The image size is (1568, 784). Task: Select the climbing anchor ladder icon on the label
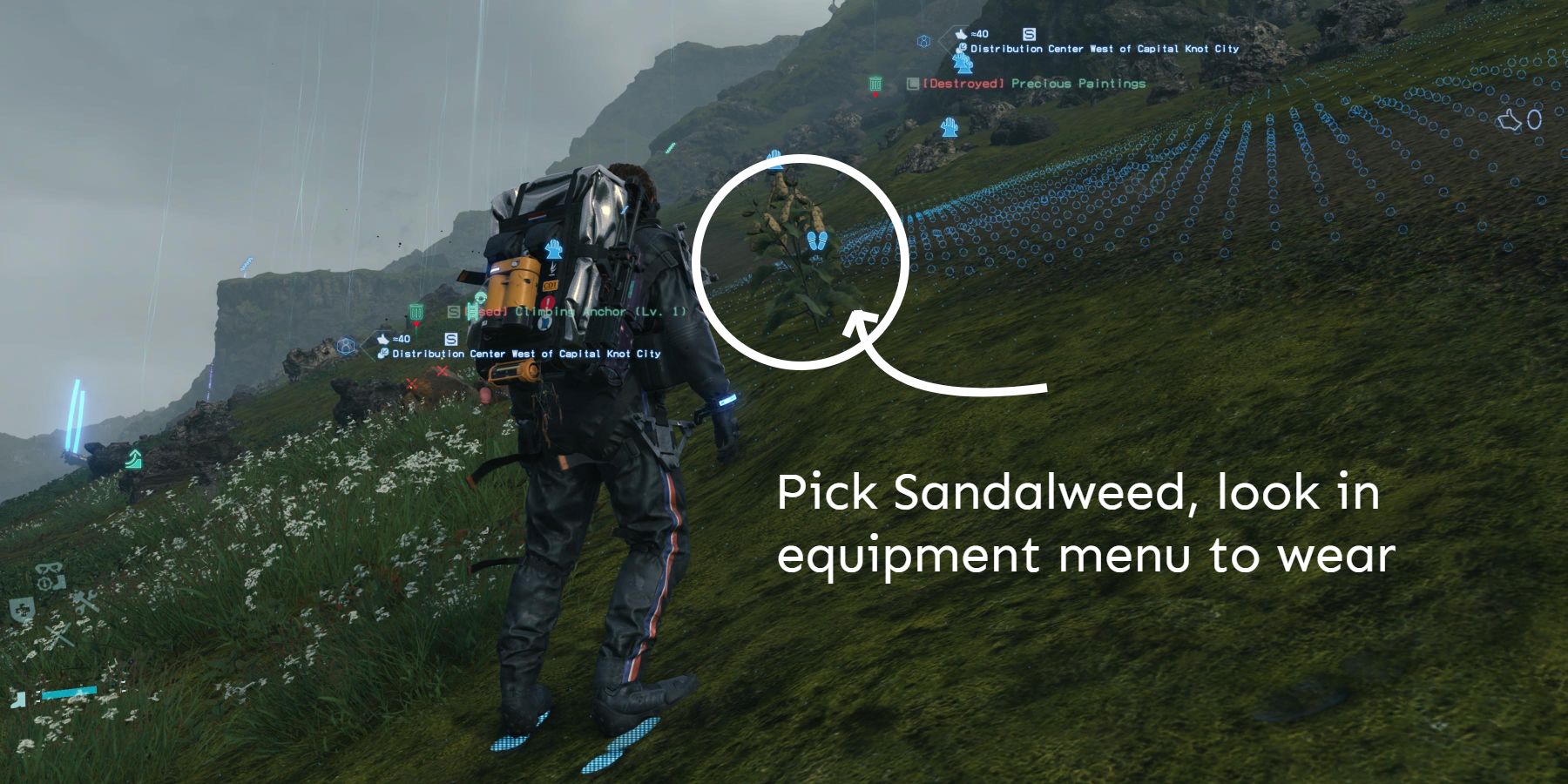pos(472,312)
